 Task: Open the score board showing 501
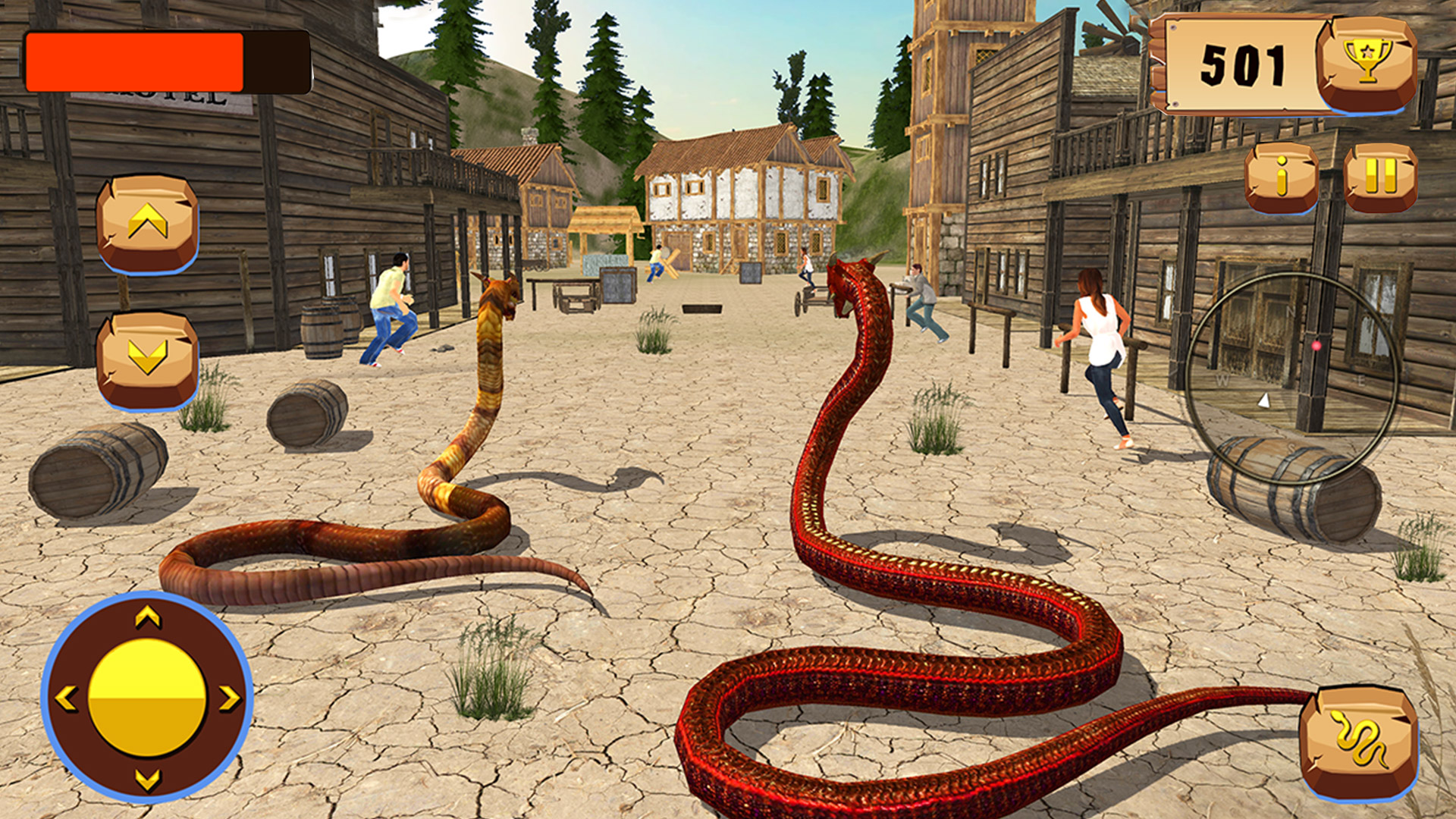pos(1244,64)
